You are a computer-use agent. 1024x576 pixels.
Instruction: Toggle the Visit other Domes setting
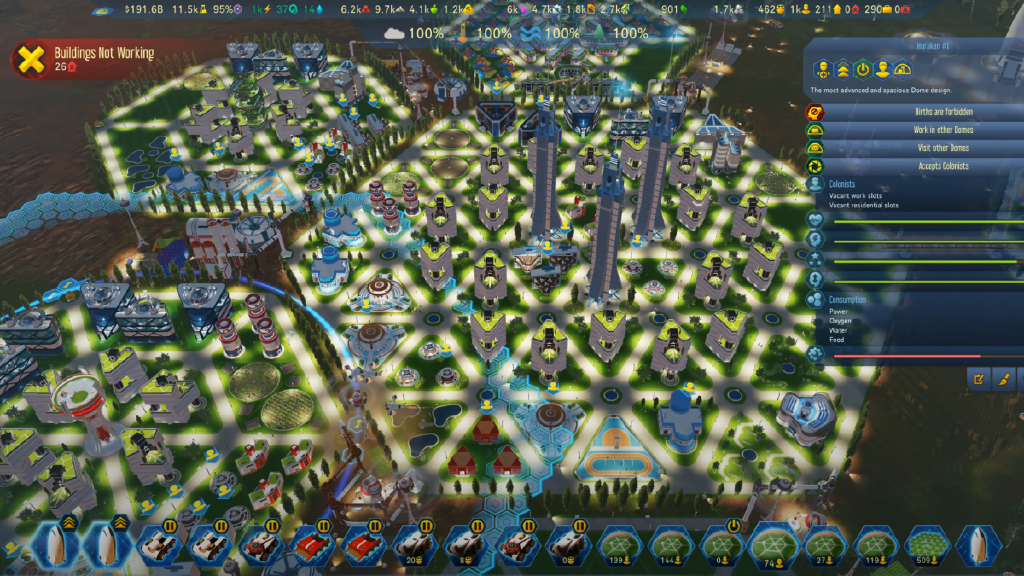pos(910,148)
